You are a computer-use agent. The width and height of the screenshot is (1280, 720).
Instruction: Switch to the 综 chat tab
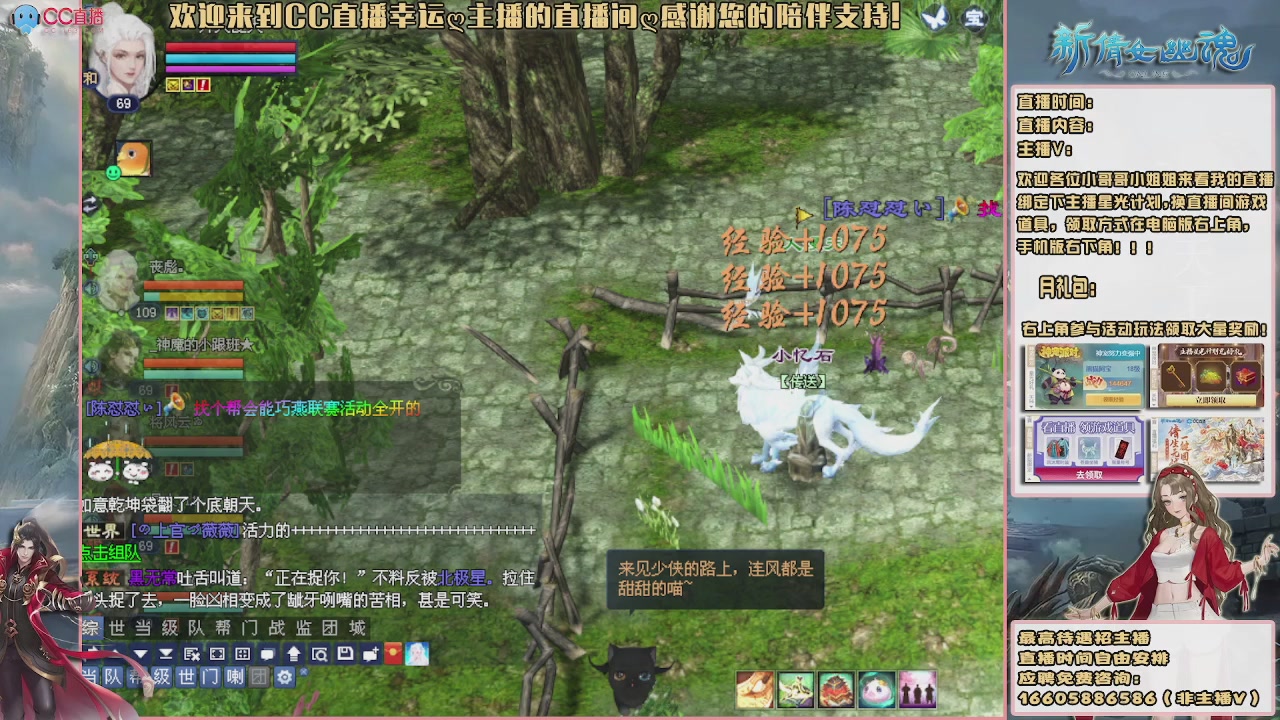click(x=90, y=628)
